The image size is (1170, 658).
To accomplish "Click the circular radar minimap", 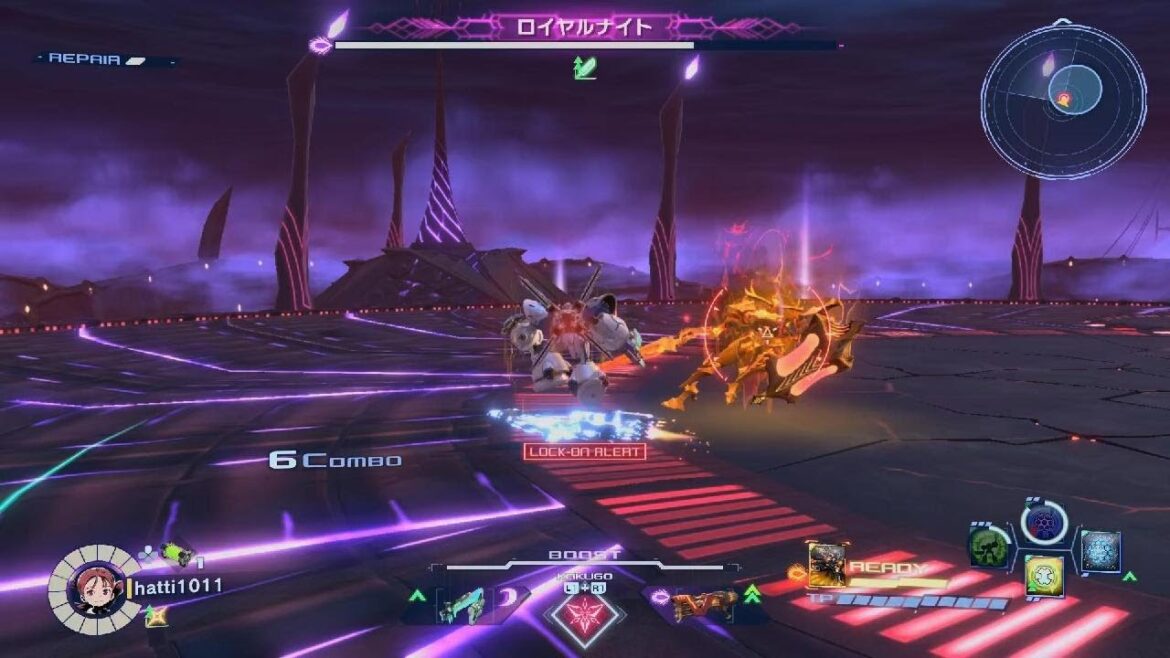I will (x=1063, y=101).
